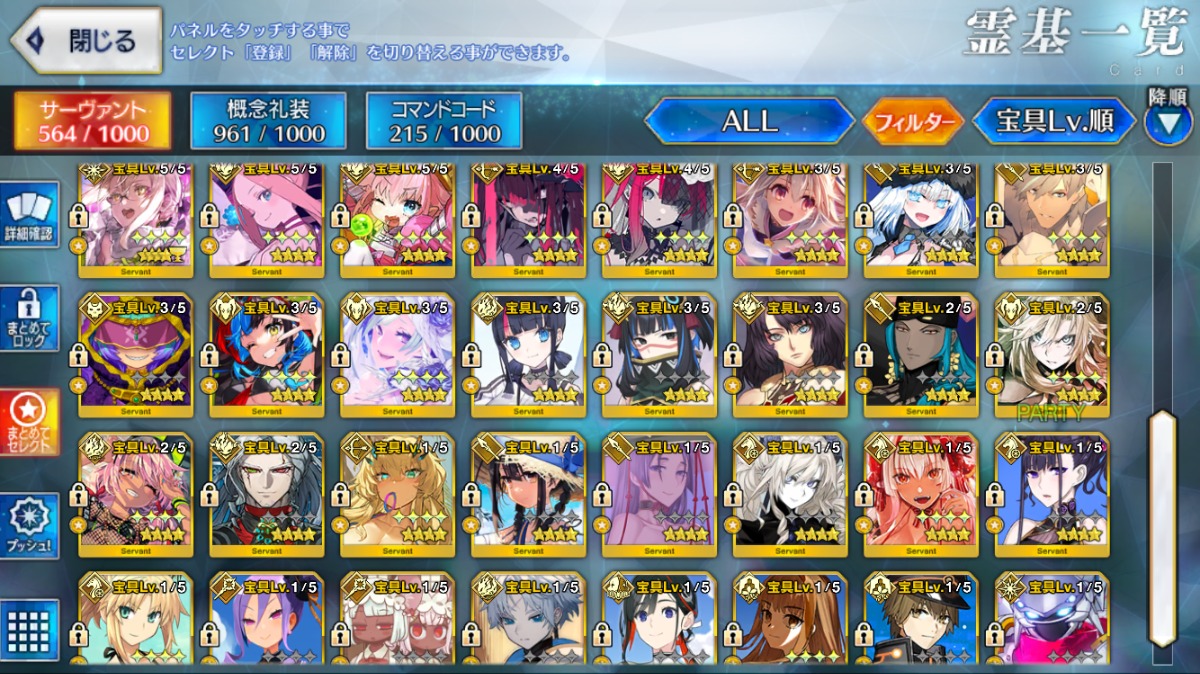
Task: Change the 宝具Lv.順 sort order
Action: tap(1054, 122)
